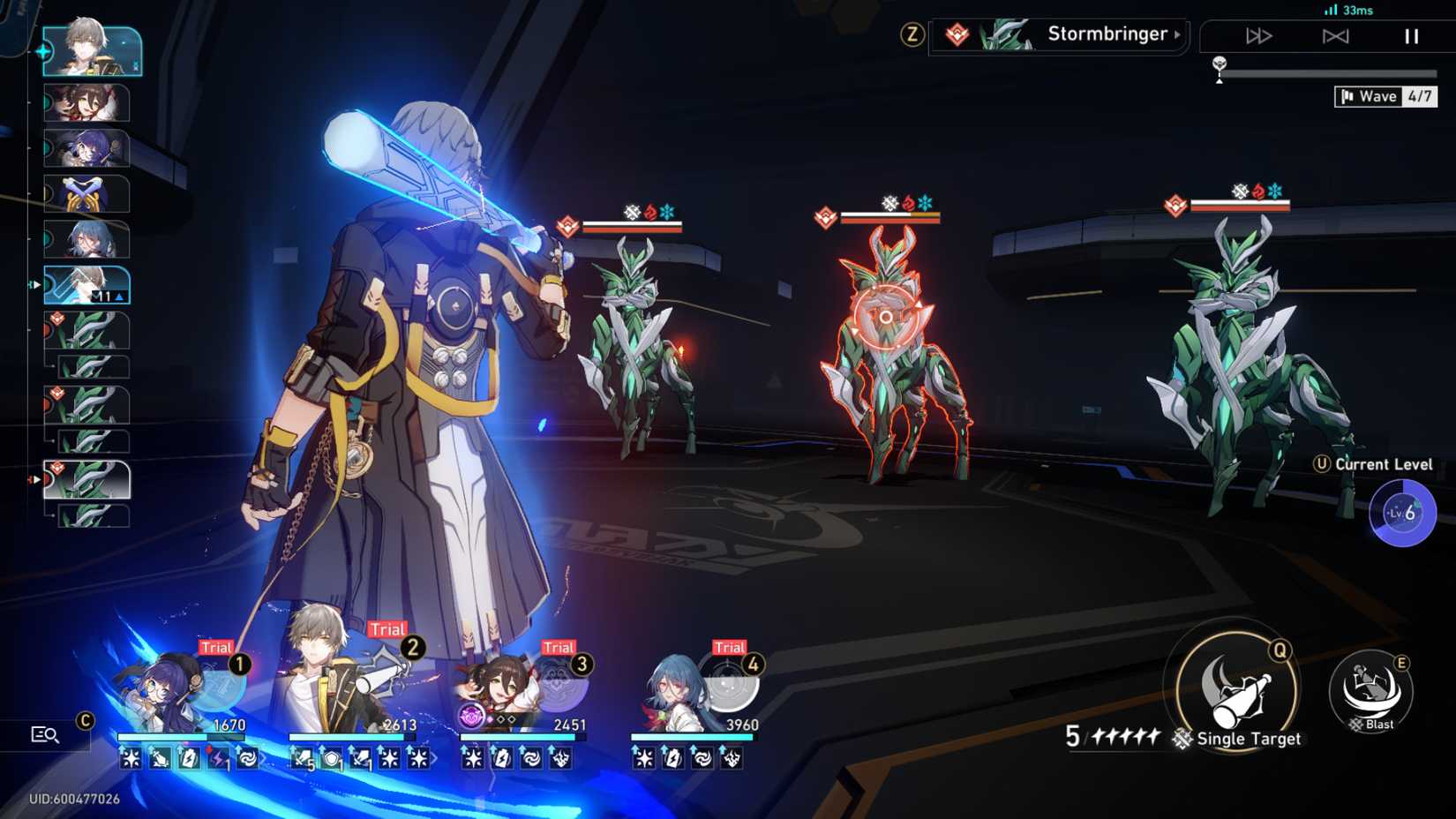Open the message log magnifier icon
The height and width of the screenshot is (819, 1456).
pos(46,733)
